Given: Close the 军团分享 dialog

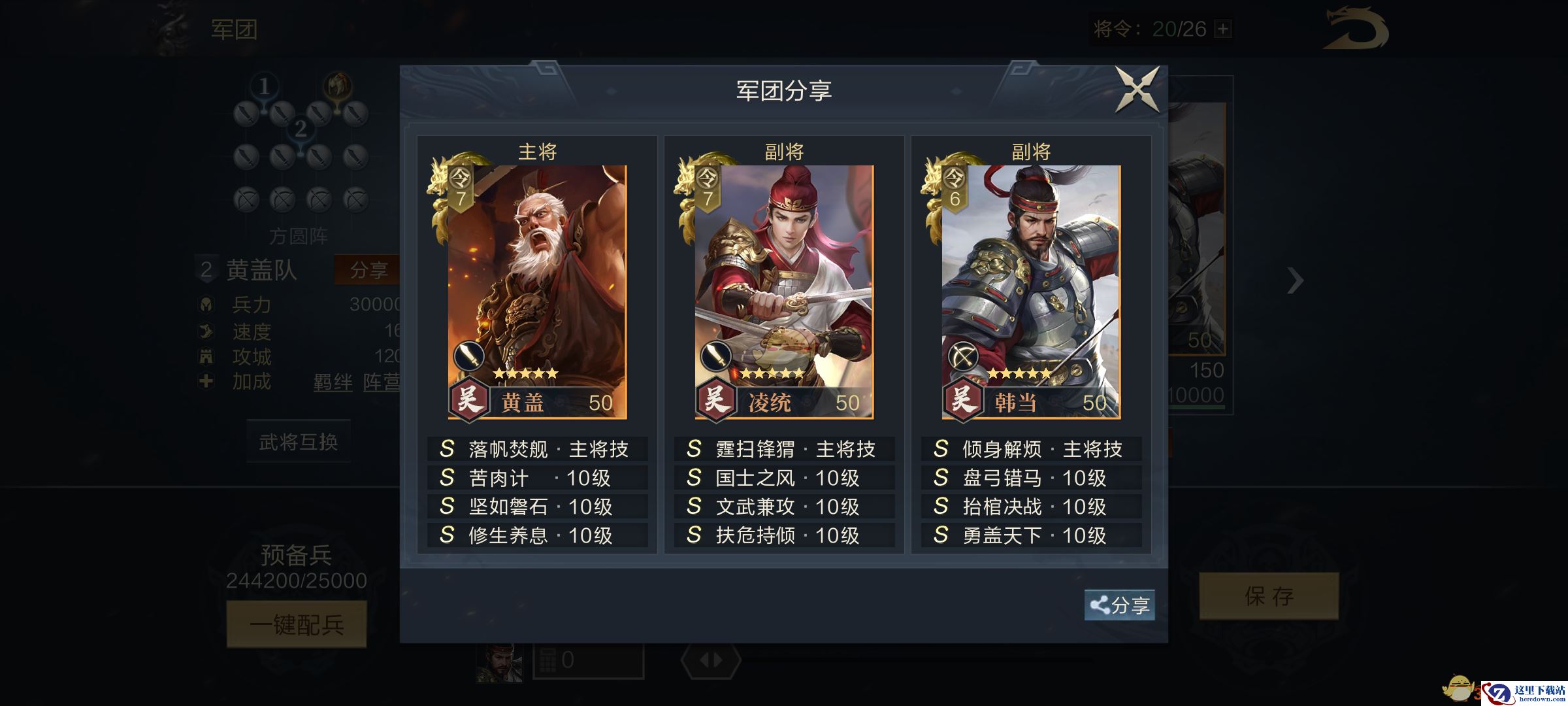Looking at the screenshot, I should pos(1137,90).
